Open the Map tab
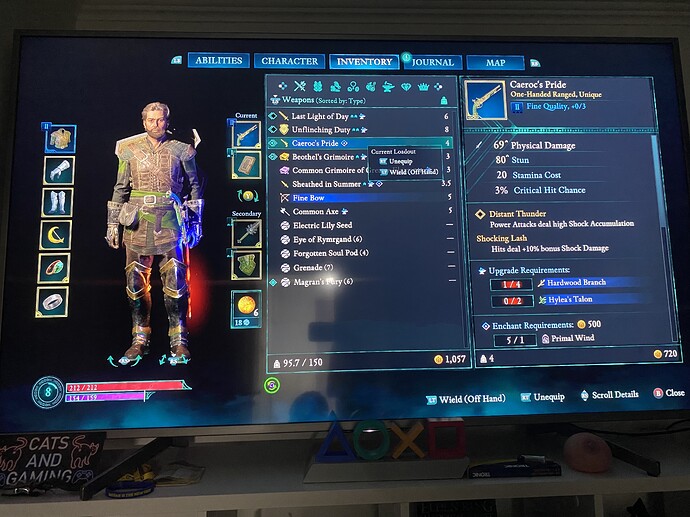Image resolution: width=690 pixels, height=517 pixels. [495, 63]
